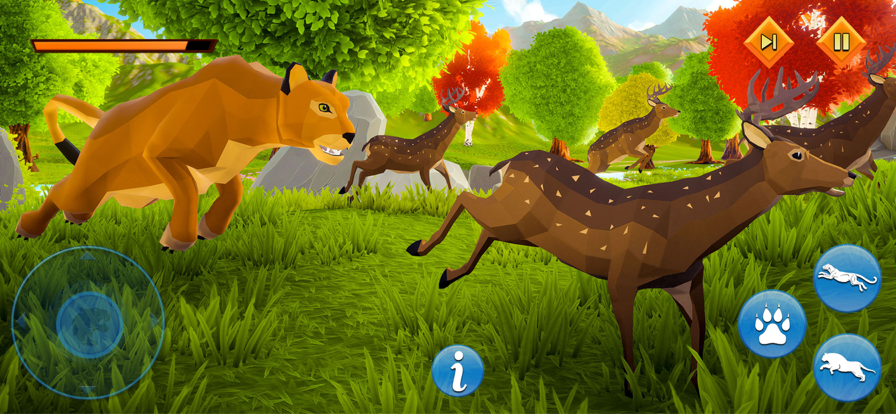896x414 pixels.
Task: Tap the virtual joystick thumb pad
Action: tap(89, 324)
